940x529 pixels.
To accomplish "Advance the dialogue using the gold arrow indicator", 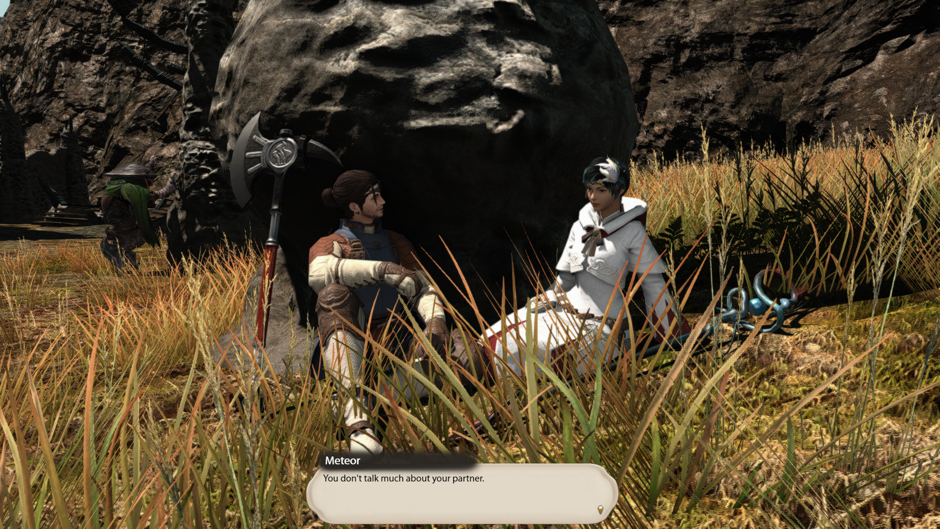I will [x=600, y=510].
